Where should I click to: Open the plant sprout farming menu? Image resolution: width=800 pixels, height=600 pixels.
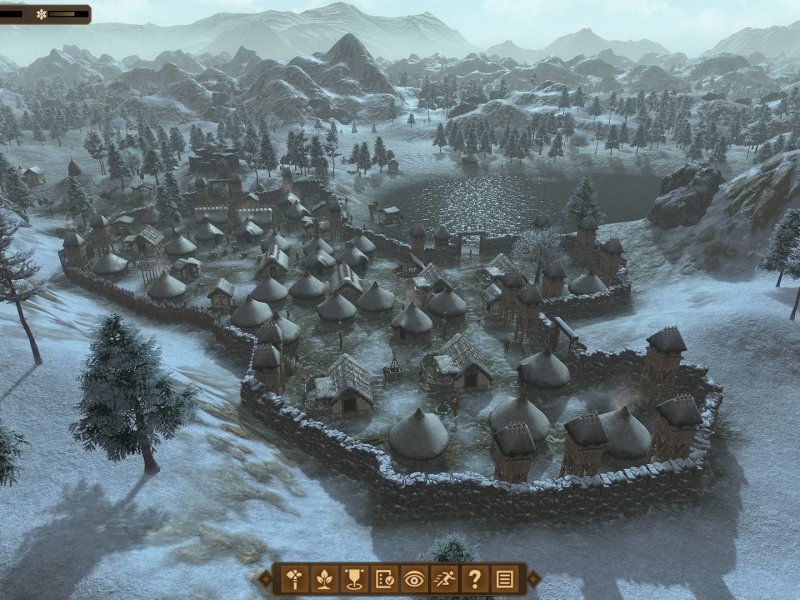pyautogui.click(x=324, y=578)
